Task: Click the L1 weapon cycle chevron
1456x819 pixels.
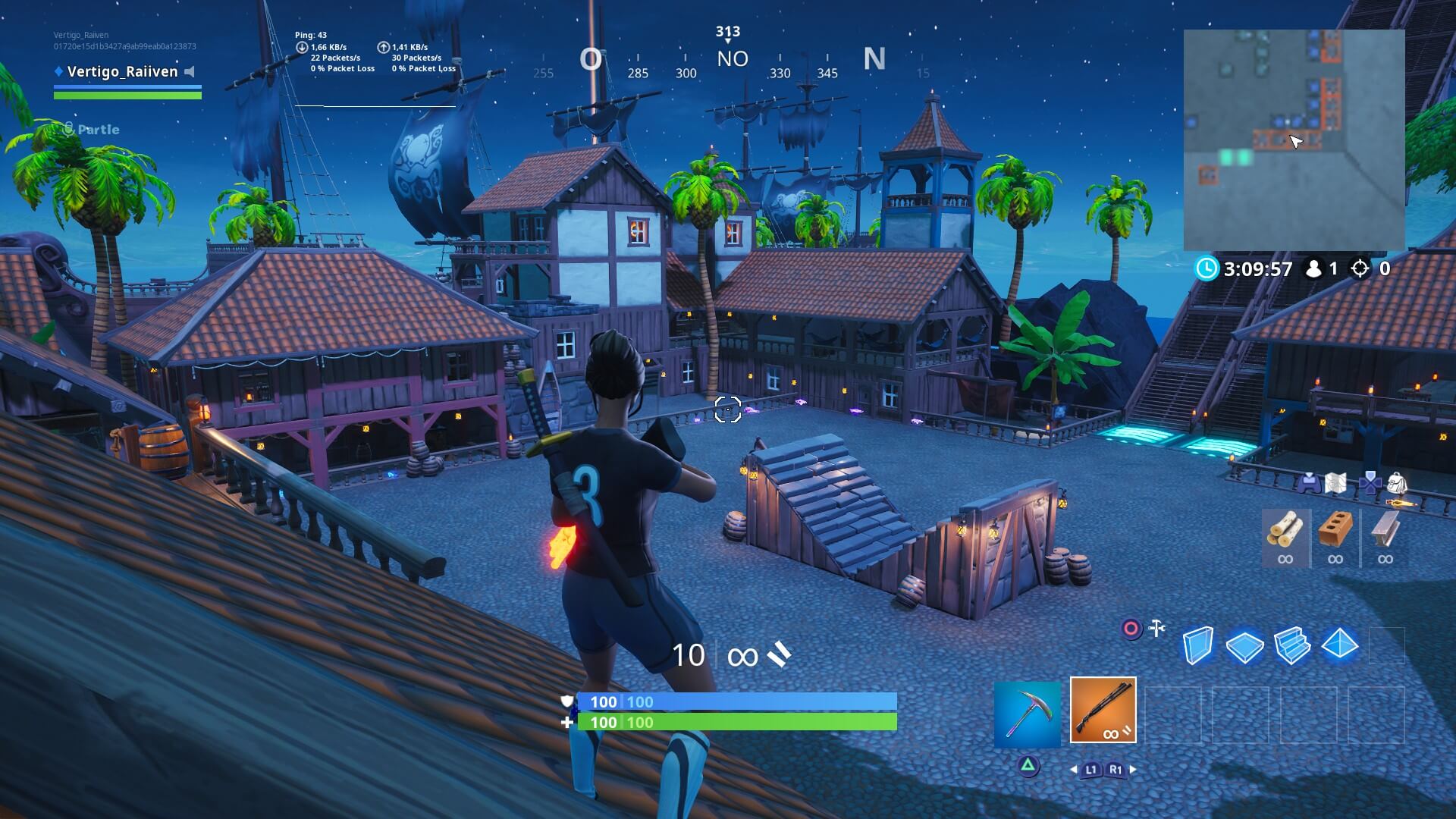Action: coord(1090,770)
